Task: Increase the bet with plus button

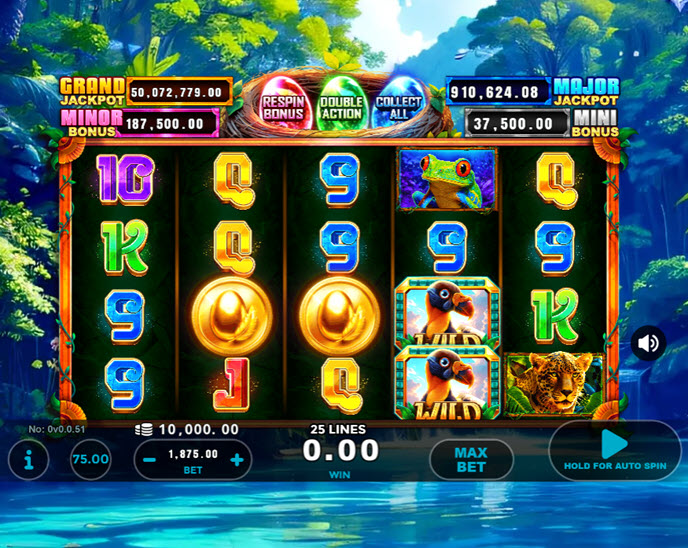Action: 237,460
